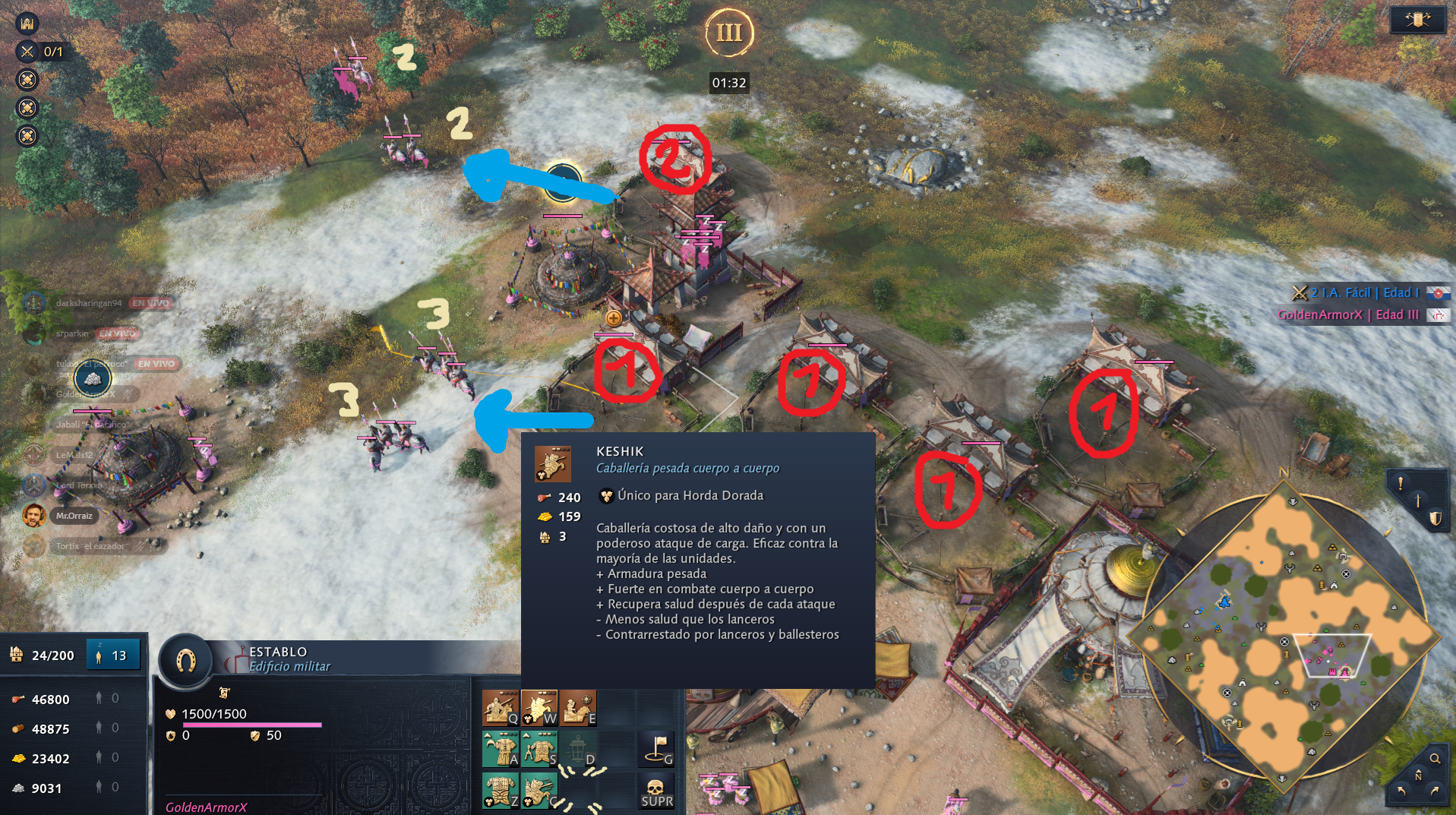This screenshot has width=1456, height=815.
Task: Set the stable's rally point flag
Action: pos(657,749)
